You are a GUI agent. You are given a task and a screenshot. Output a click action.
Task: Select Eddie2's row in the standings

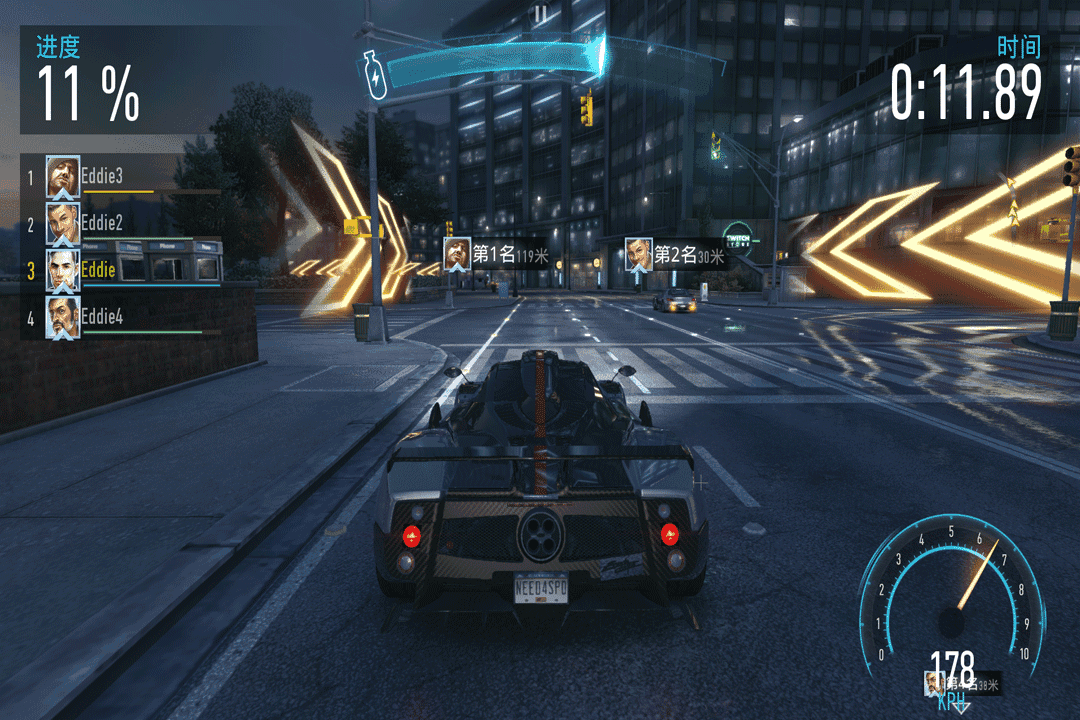tap(120, 223)
